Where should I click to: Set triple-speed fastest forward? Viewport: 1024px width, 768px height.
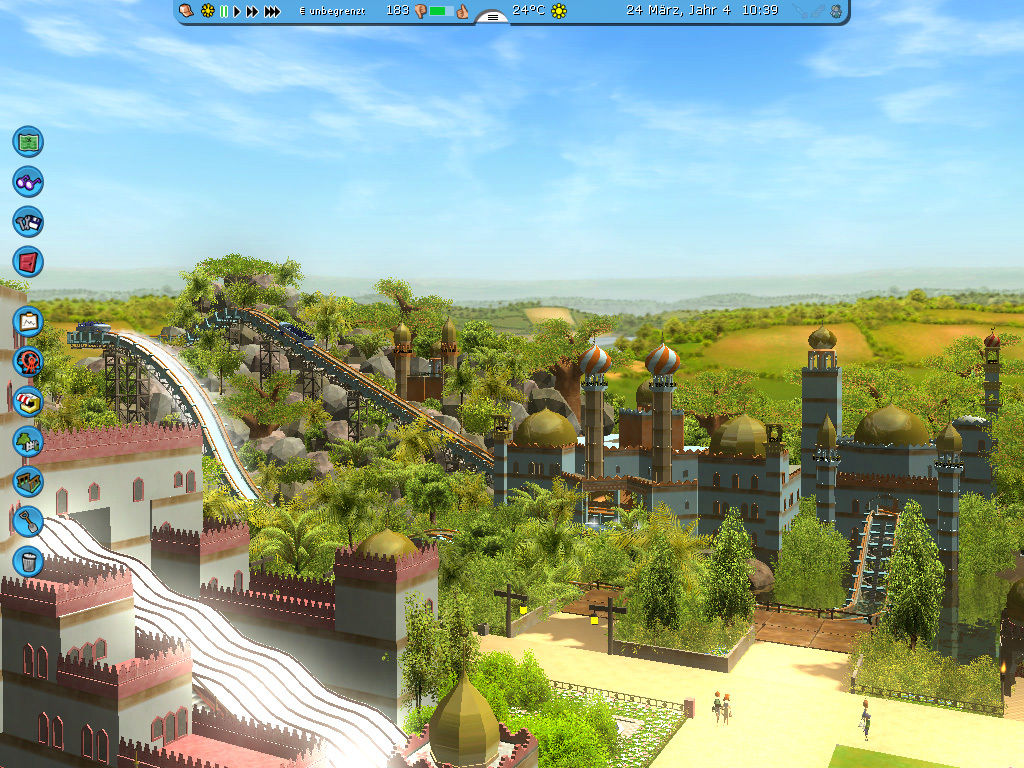click(x=272, y=11)
